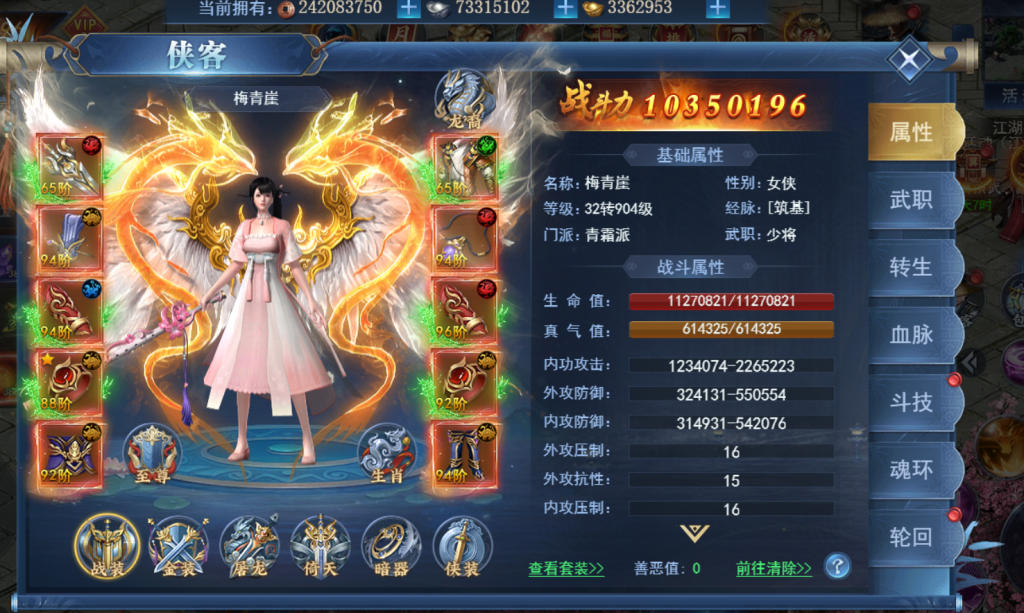Expand more combat attributes with the down arrow
The width and height of the screenshot is (1024, 613).
coord(693,533)
